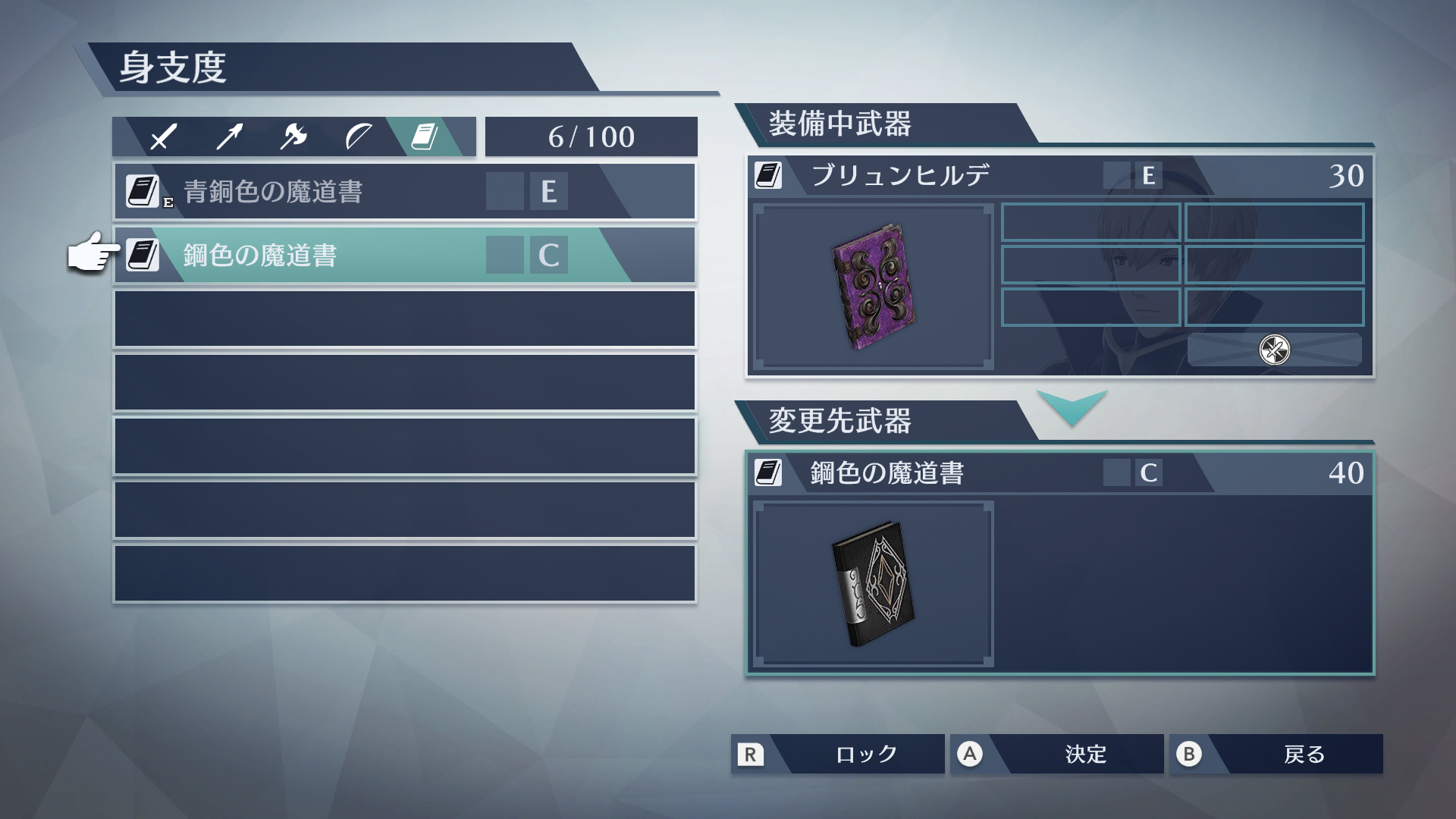Select the lance weapon category icon
This screenshot has height=819, width=1456.
(227, 135)
